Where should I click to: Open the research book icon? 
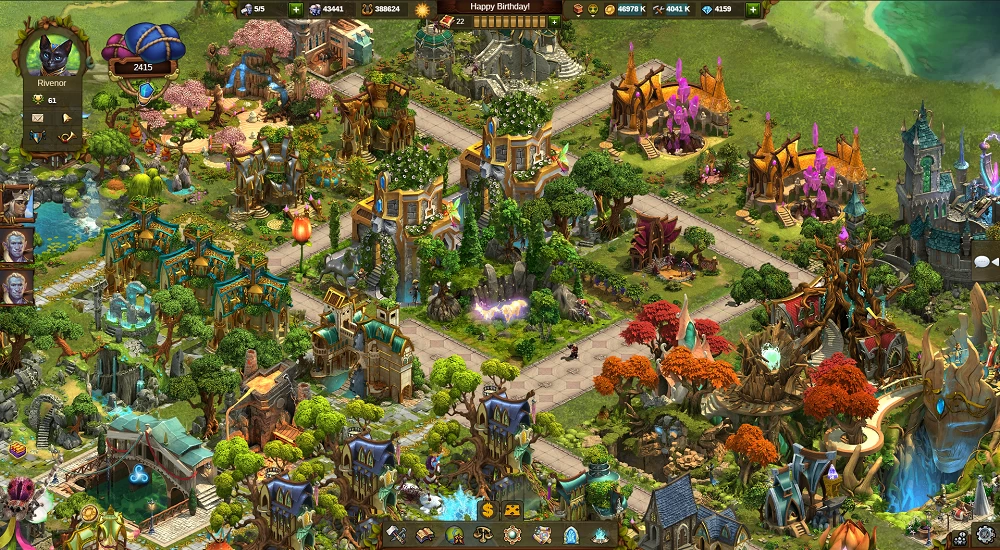click(x=425, y=535)
